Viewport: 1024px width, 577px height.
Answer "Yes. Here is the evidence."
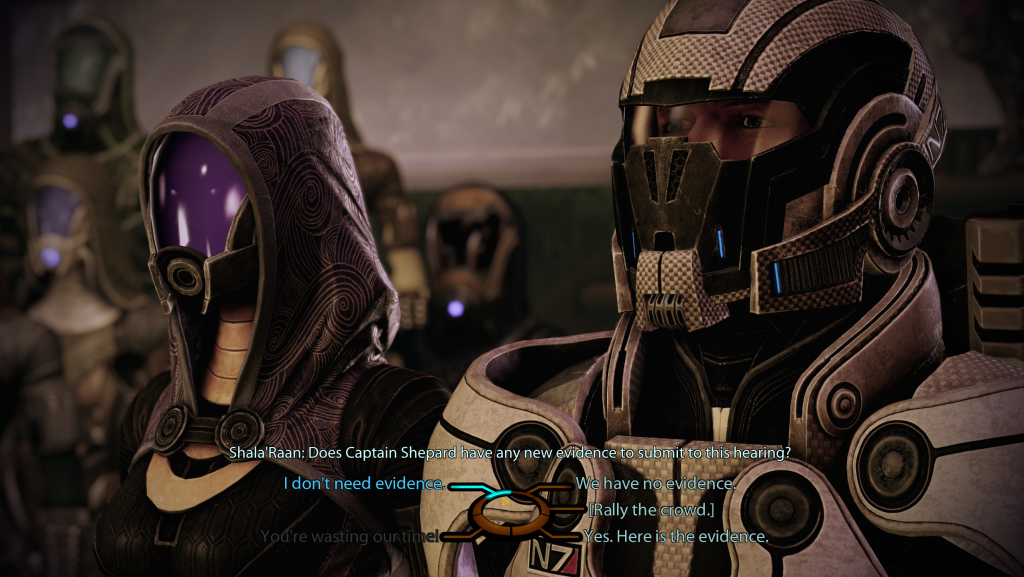pyautogui.click(x=676, y=536)
